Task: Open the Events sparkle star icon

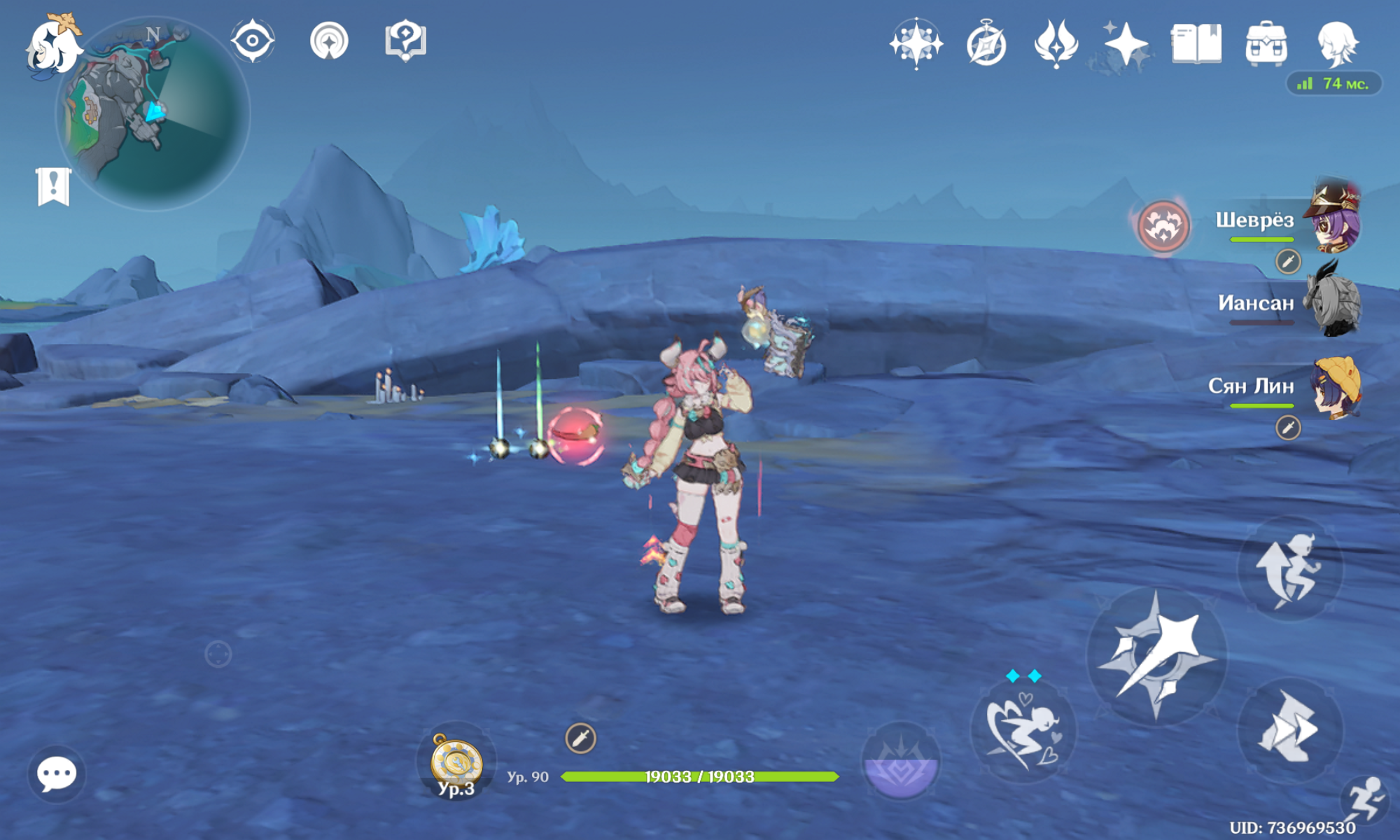Action: [x=1126, y=45]
